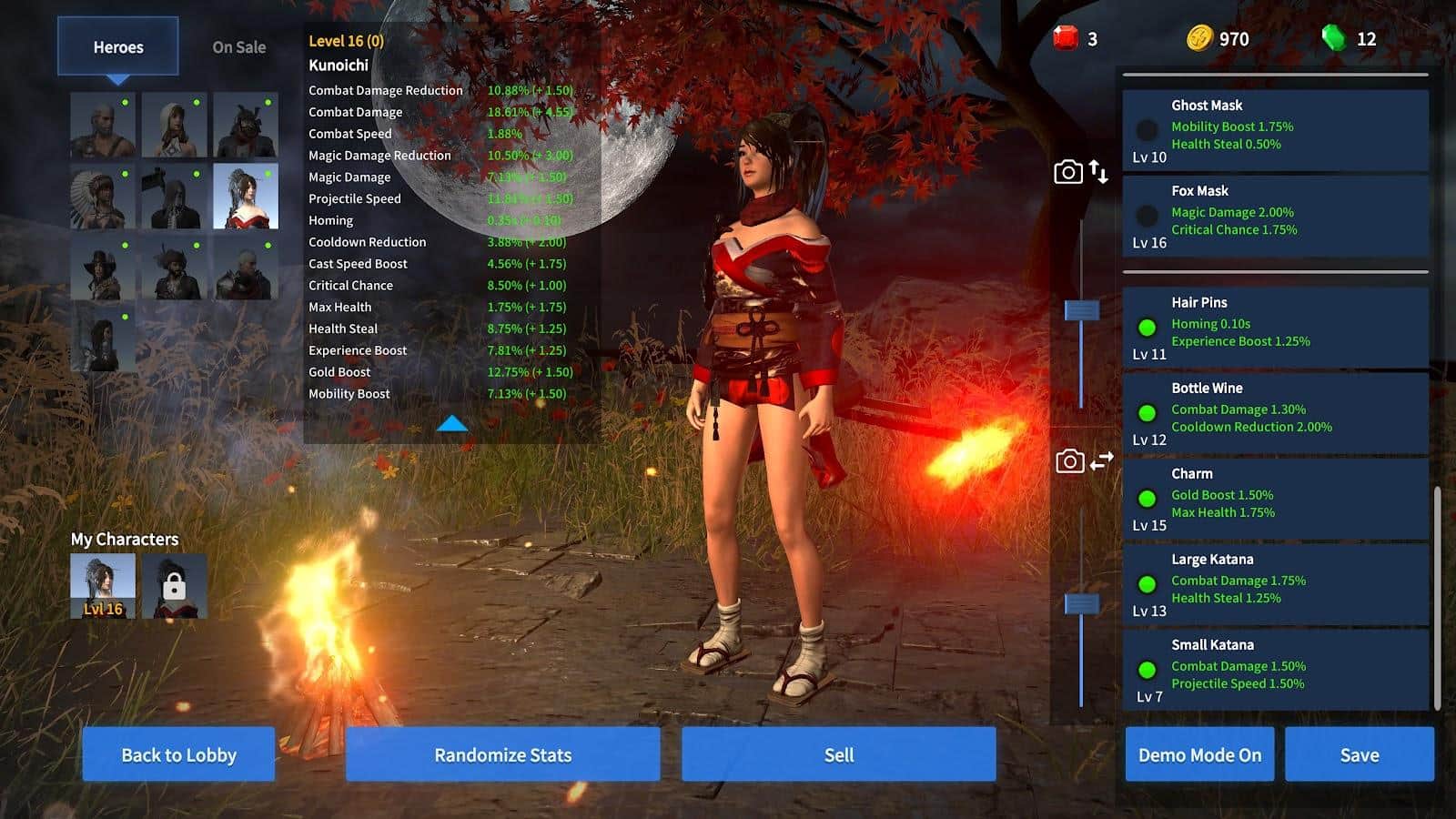Collapse stats with the blue arrow

point(451,423)
